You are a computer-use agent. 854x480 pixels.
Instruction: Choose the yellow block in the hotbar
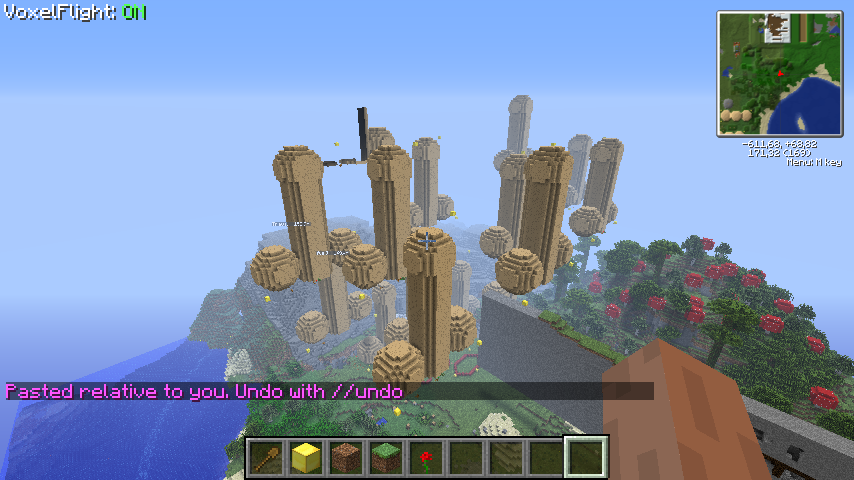coord(306,458)
